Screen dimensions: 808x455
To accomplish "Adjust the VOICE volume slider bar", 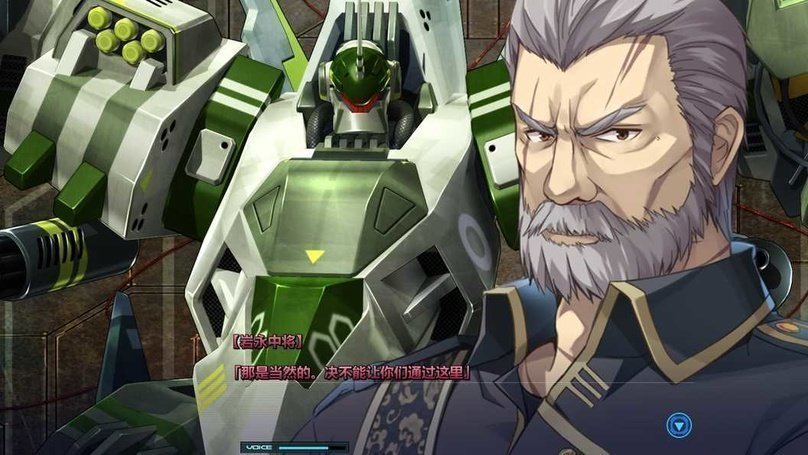I will coord(311,447).
